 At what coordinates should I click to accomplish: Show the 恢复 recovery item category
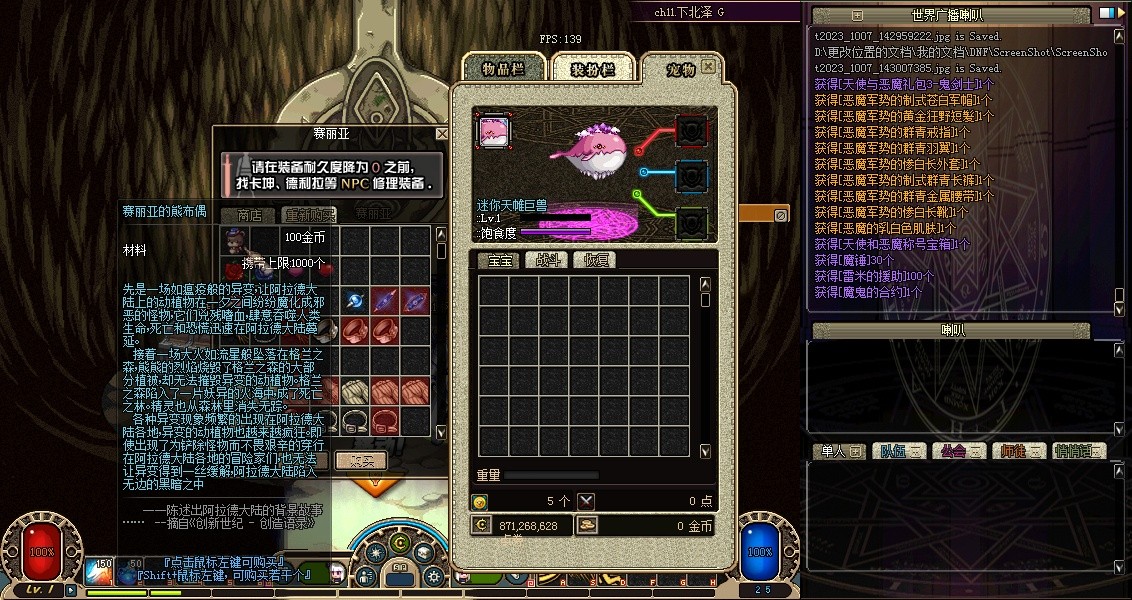pos(596,260)
